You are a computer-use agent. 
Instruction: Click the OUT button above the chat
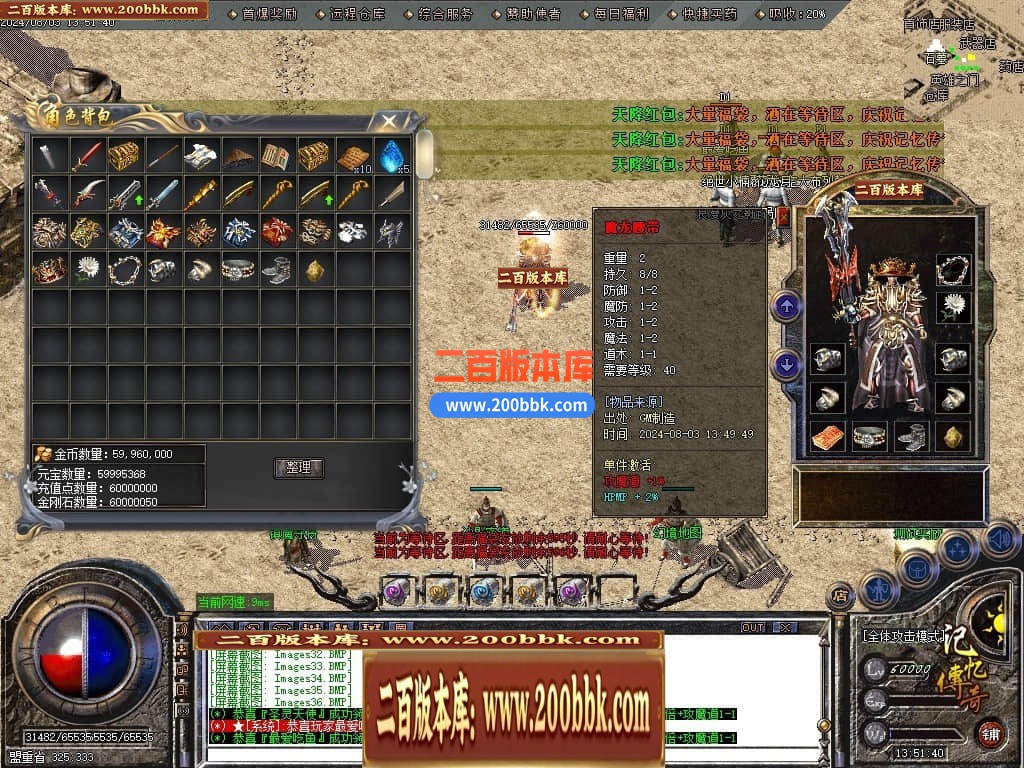pyautogui.click(x=752, y=627)
